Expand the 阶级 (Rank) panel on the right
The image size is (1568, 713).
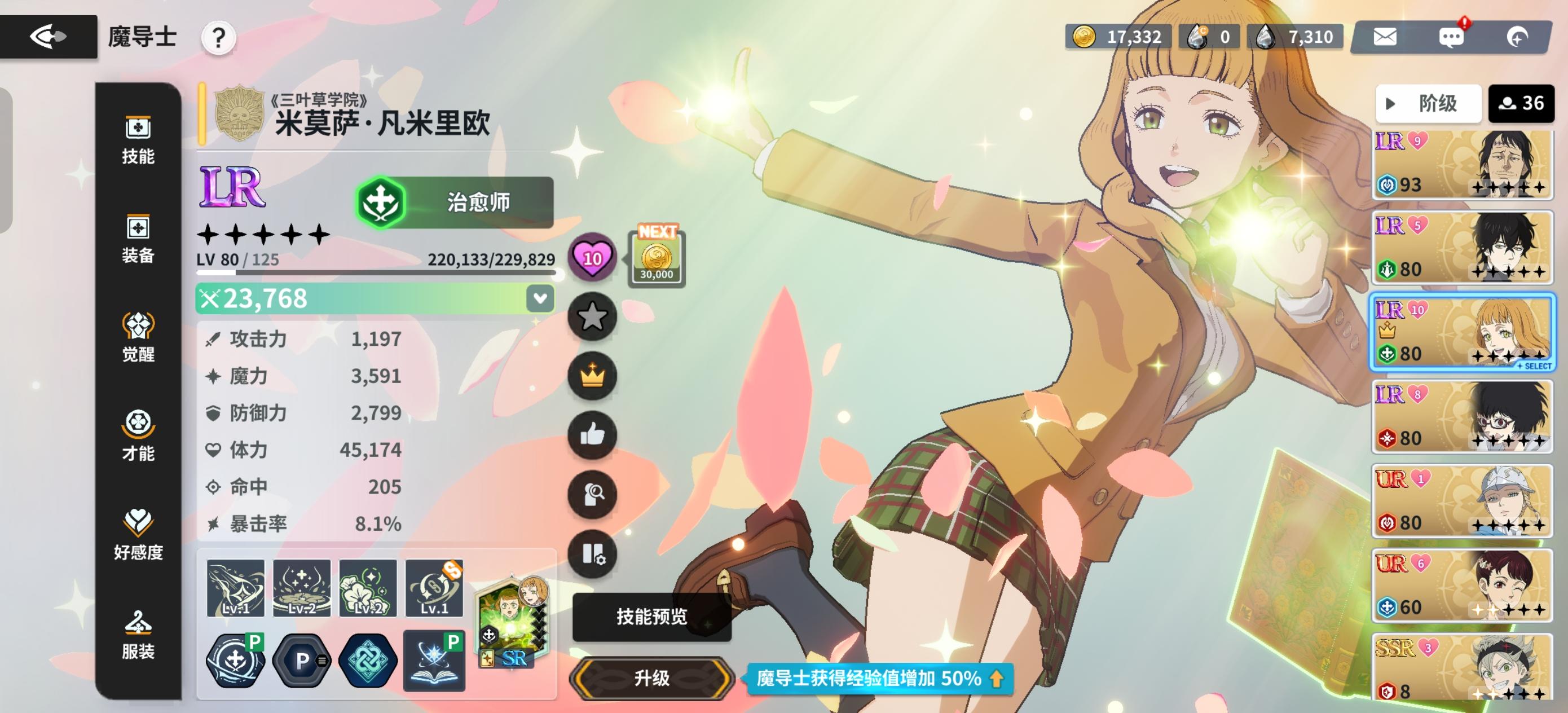1428,104
